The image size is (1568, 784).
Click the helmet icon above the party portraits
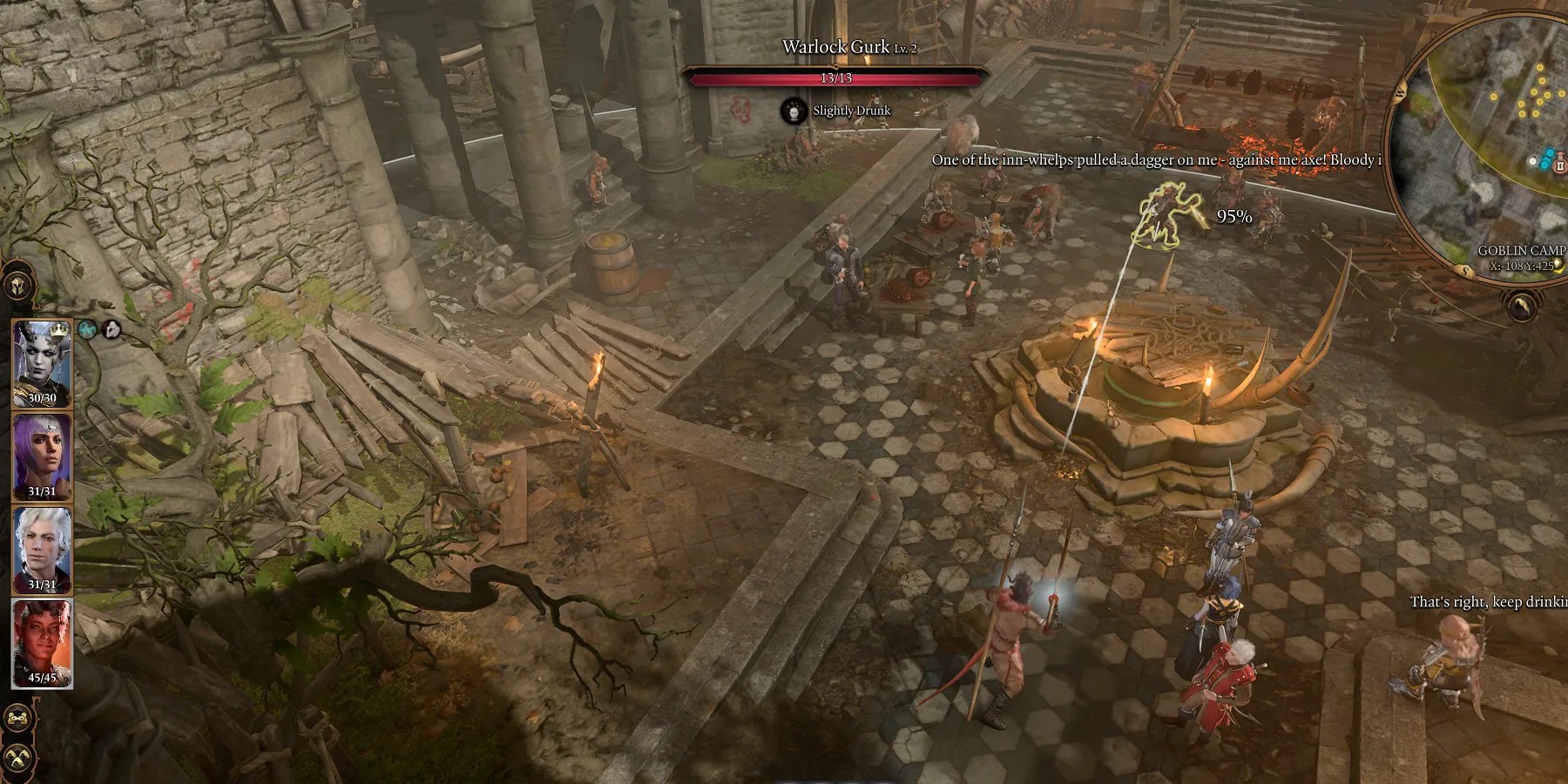17,286
